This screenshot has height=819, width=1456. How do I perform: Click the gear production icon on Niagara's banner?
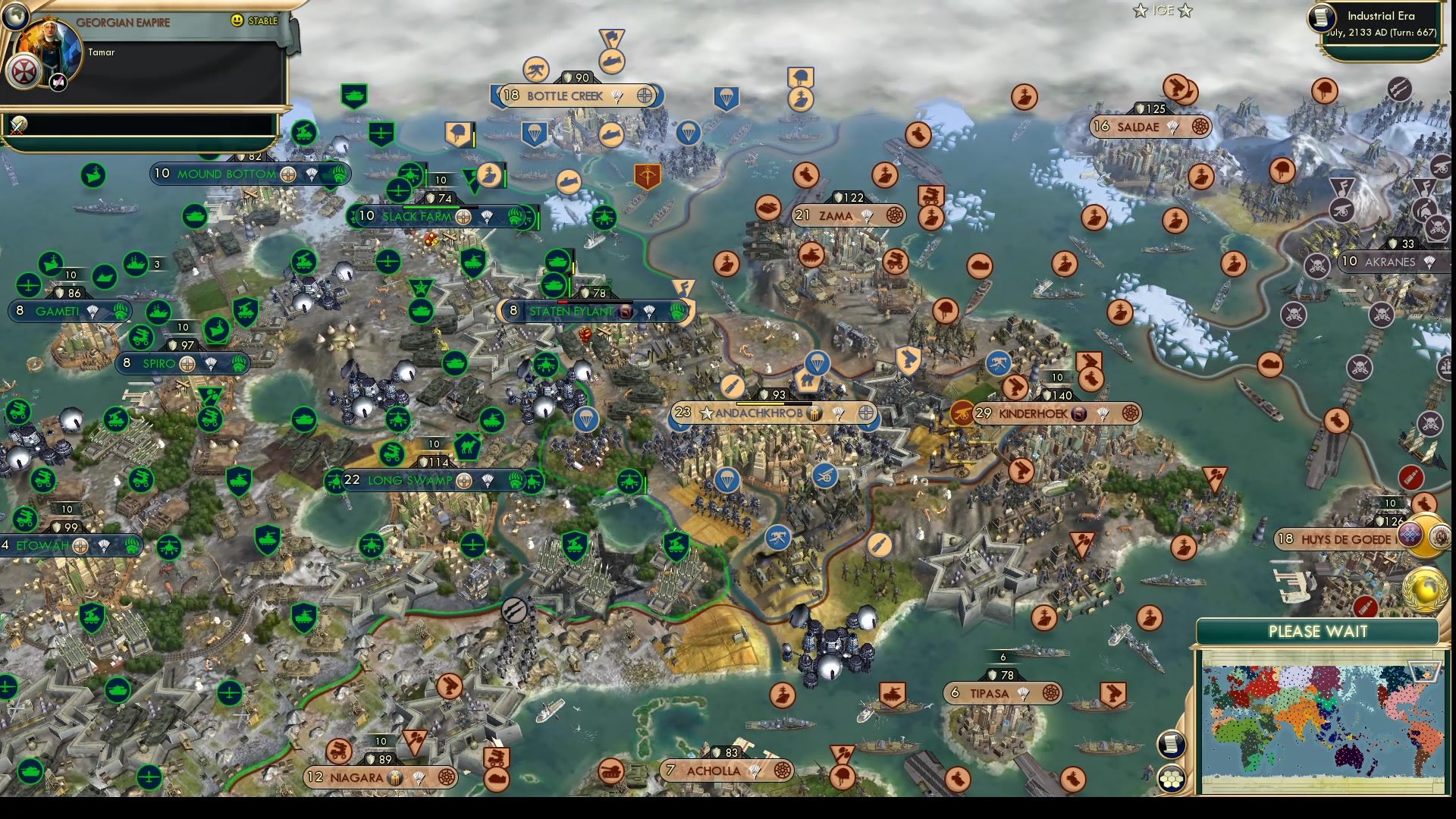tap(395, 778)
